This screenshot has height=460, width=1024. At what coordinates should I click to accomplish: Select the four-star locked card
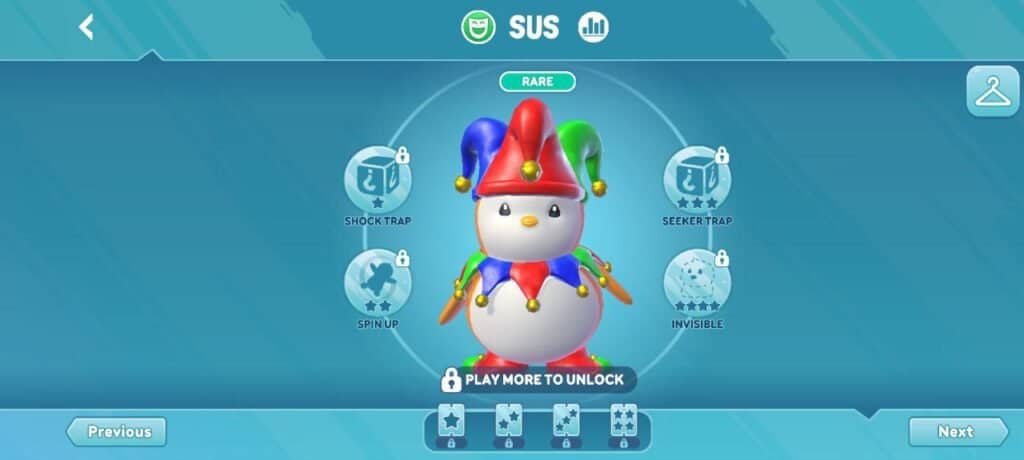pyautogui.click(x=623, y=424)
